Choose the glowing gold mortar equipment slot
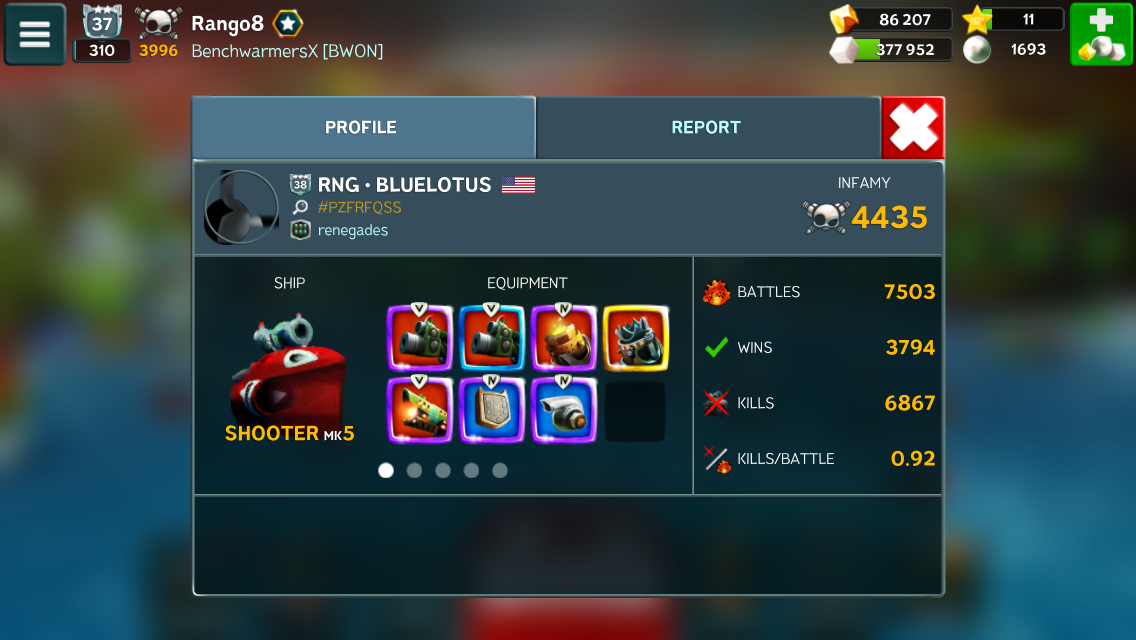Image resolution: width=1136 pixels, height=640 pixels. tap(563, 338)
